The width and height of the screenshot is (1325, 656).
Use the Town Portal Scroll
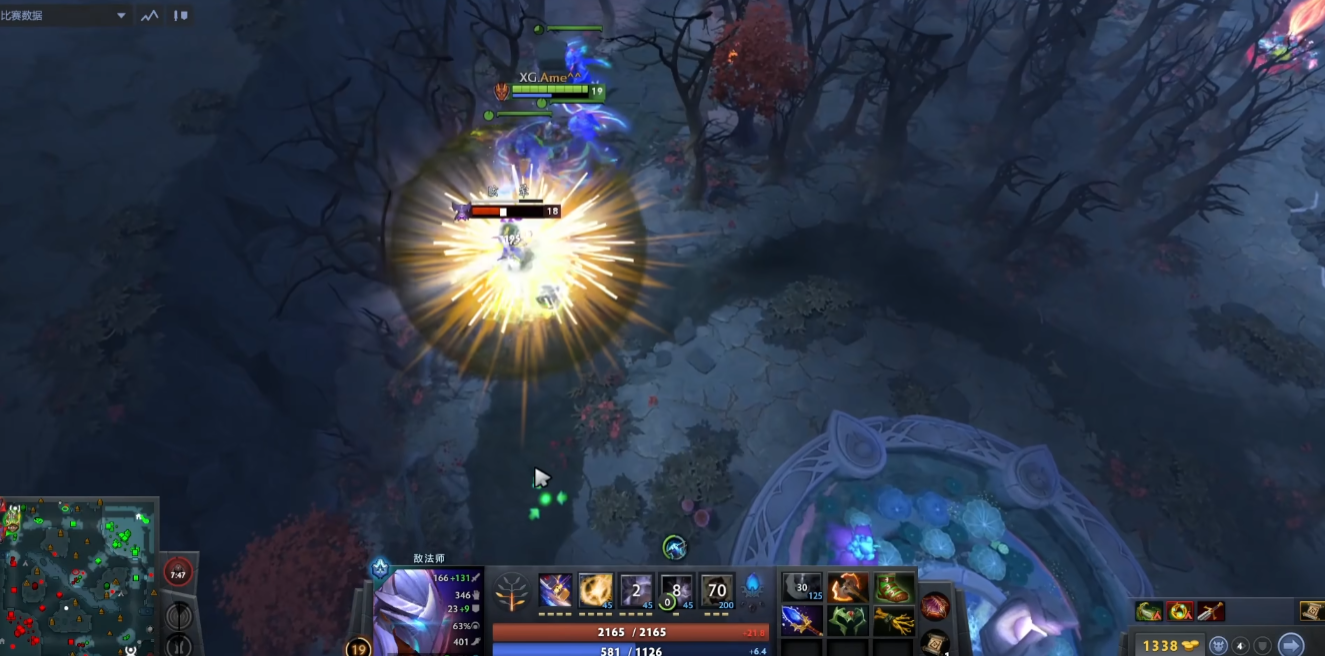tap(934, 641)
